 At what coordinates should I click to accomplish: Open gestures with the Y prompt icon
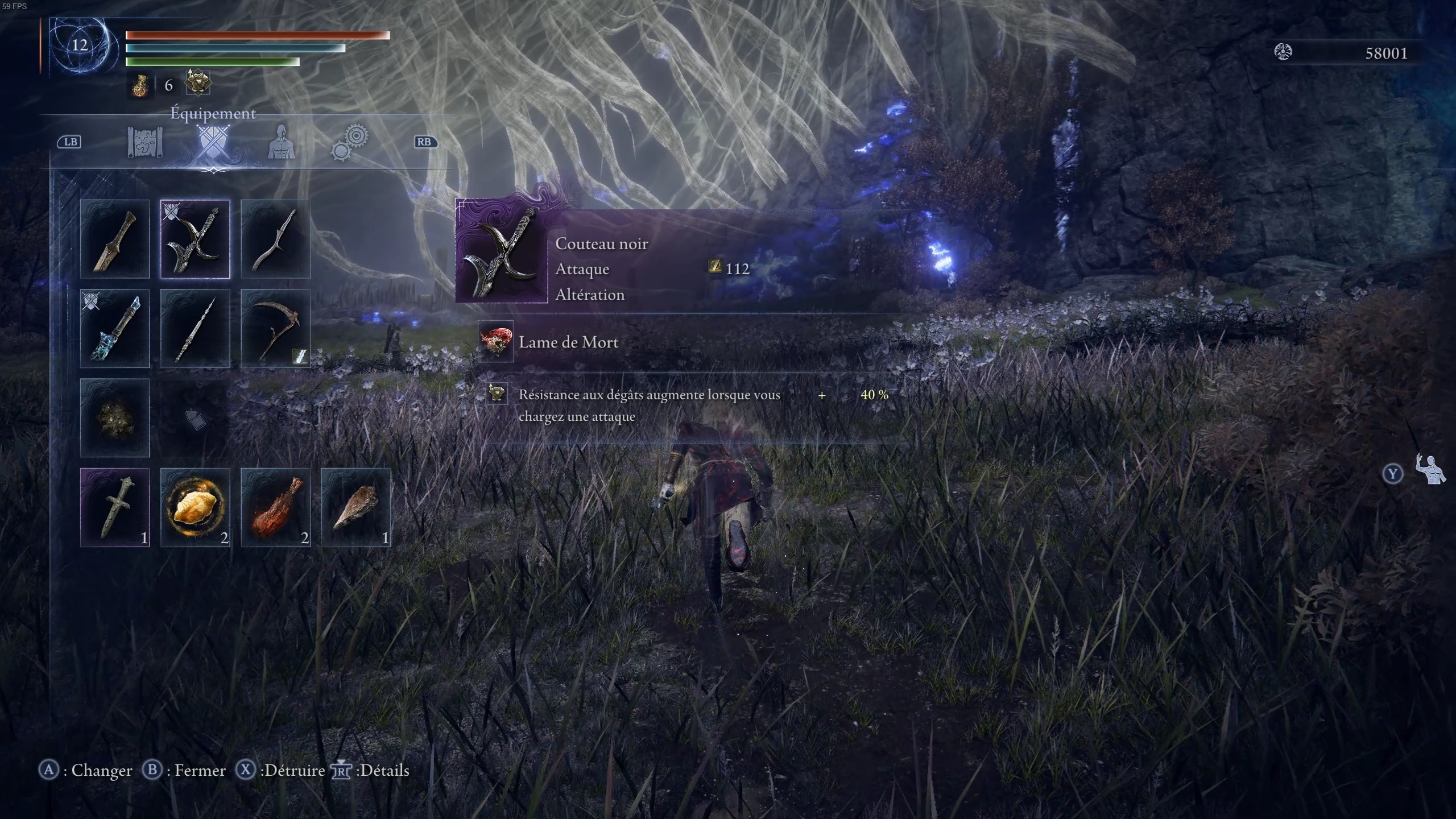[x=1393, y=473]
